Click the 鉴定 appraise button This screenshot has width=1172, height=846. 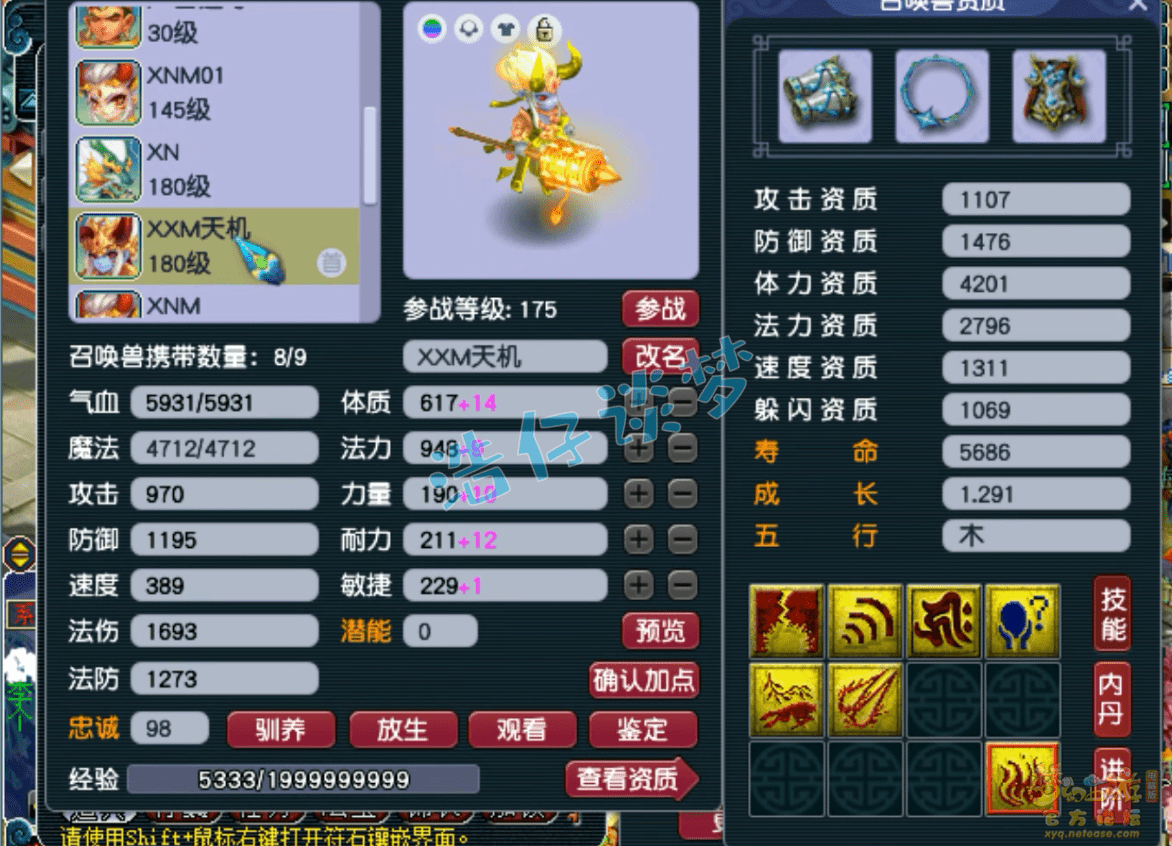(x=642, y=729)
